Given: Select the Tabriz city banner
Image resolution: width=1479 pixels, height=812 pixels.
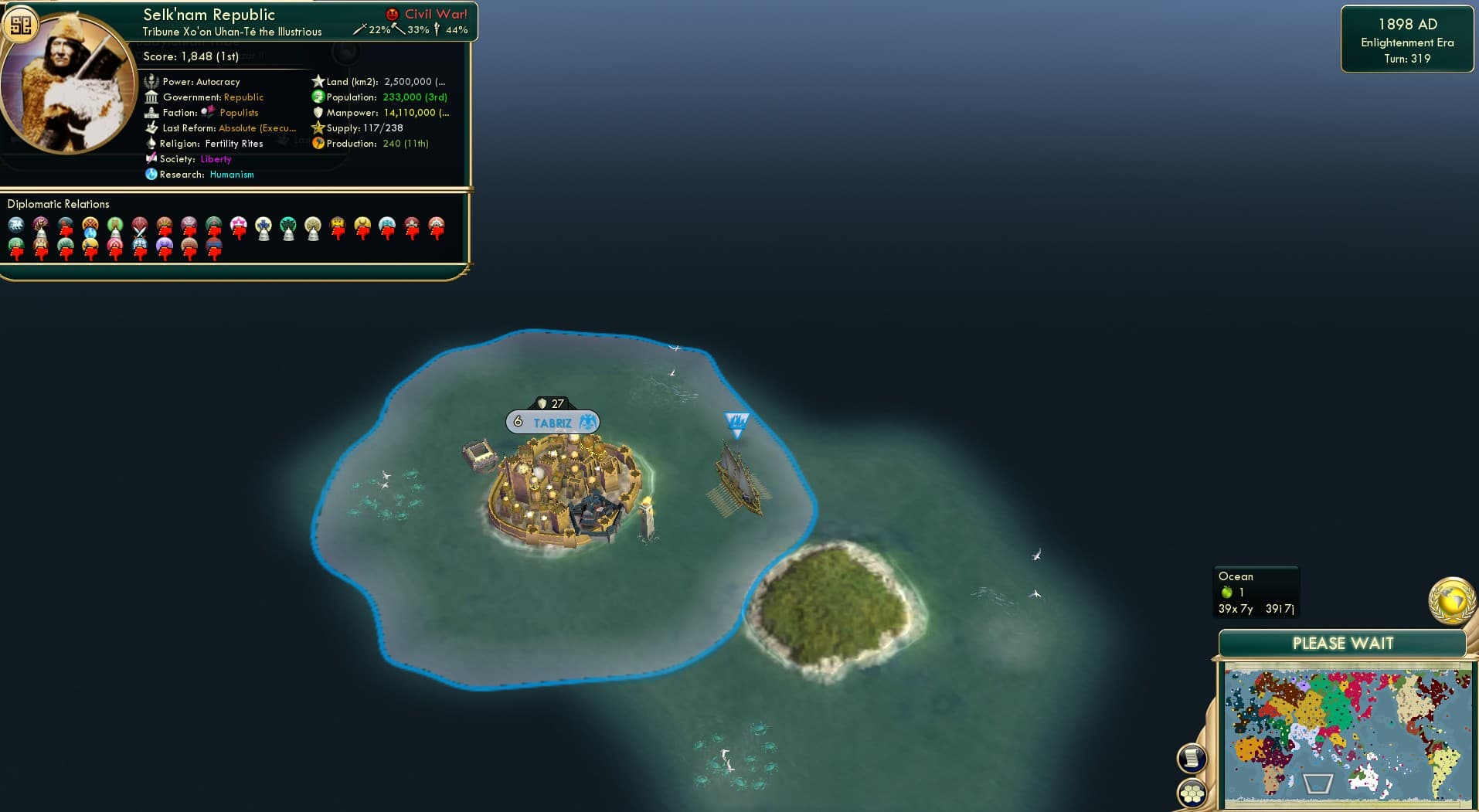Looking at the screenshot, I should point(552,422).
